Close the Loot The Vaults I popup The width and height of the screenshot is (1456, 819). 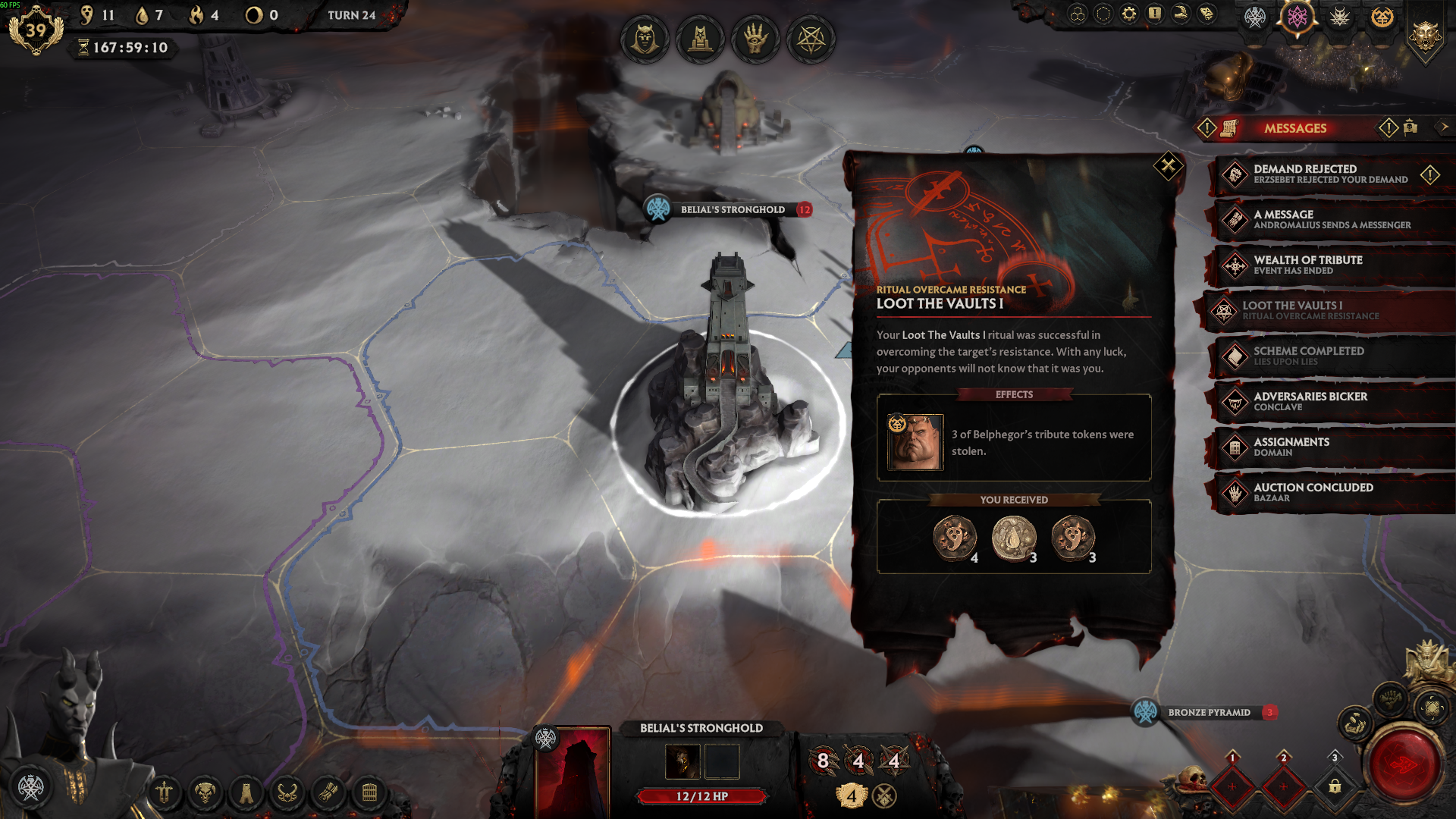[x=1168, y=165]
